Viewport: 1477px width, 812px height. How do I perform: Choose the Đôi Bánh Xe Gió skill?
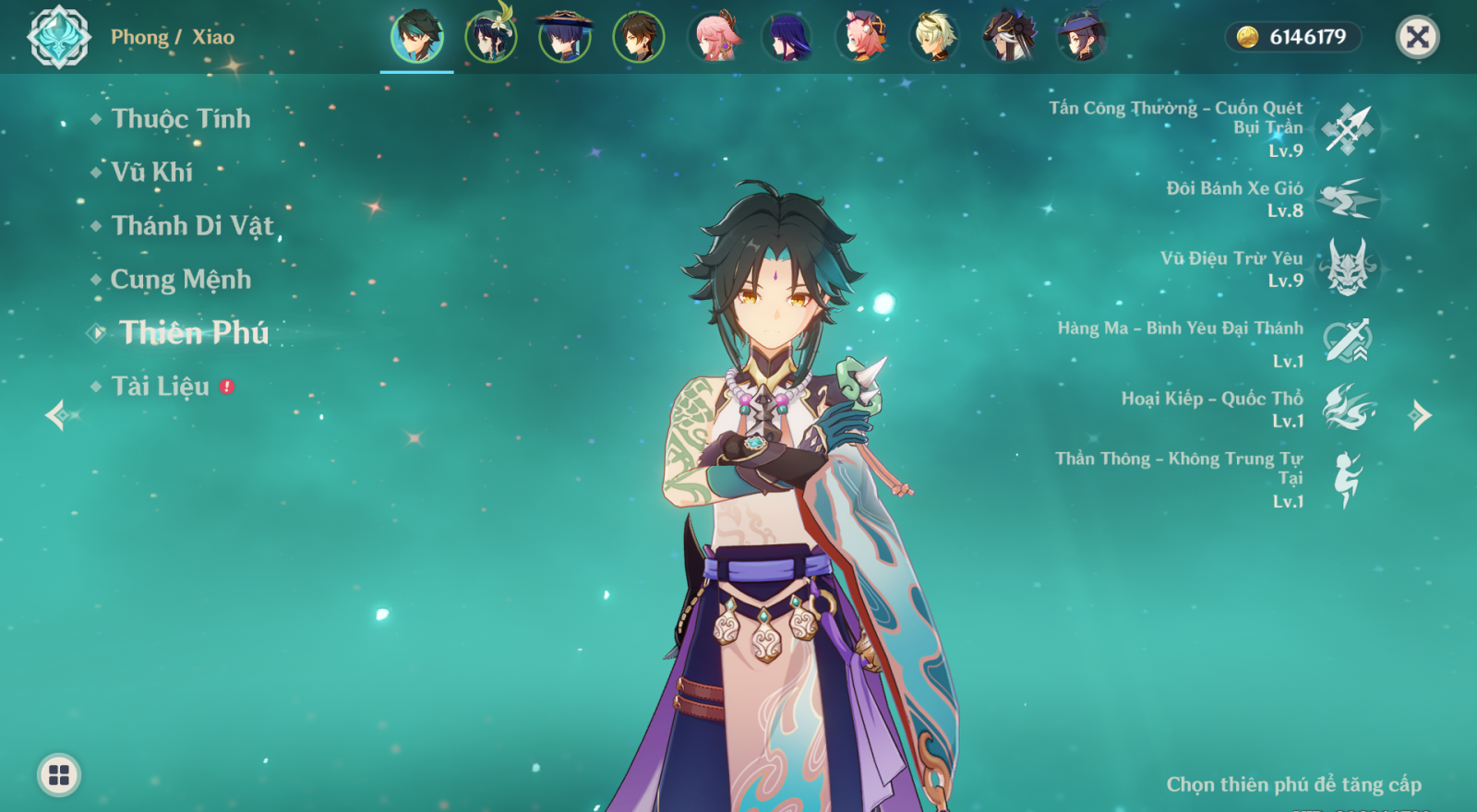point(1348,199)
